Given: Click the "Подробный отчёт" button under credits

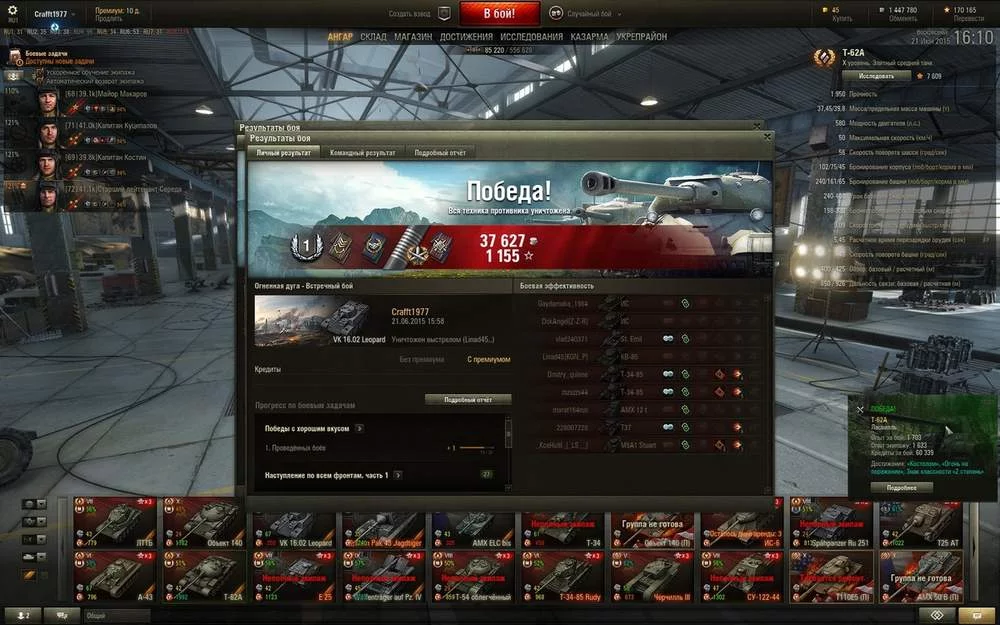Looking at the screenshot, I should 468,399.
